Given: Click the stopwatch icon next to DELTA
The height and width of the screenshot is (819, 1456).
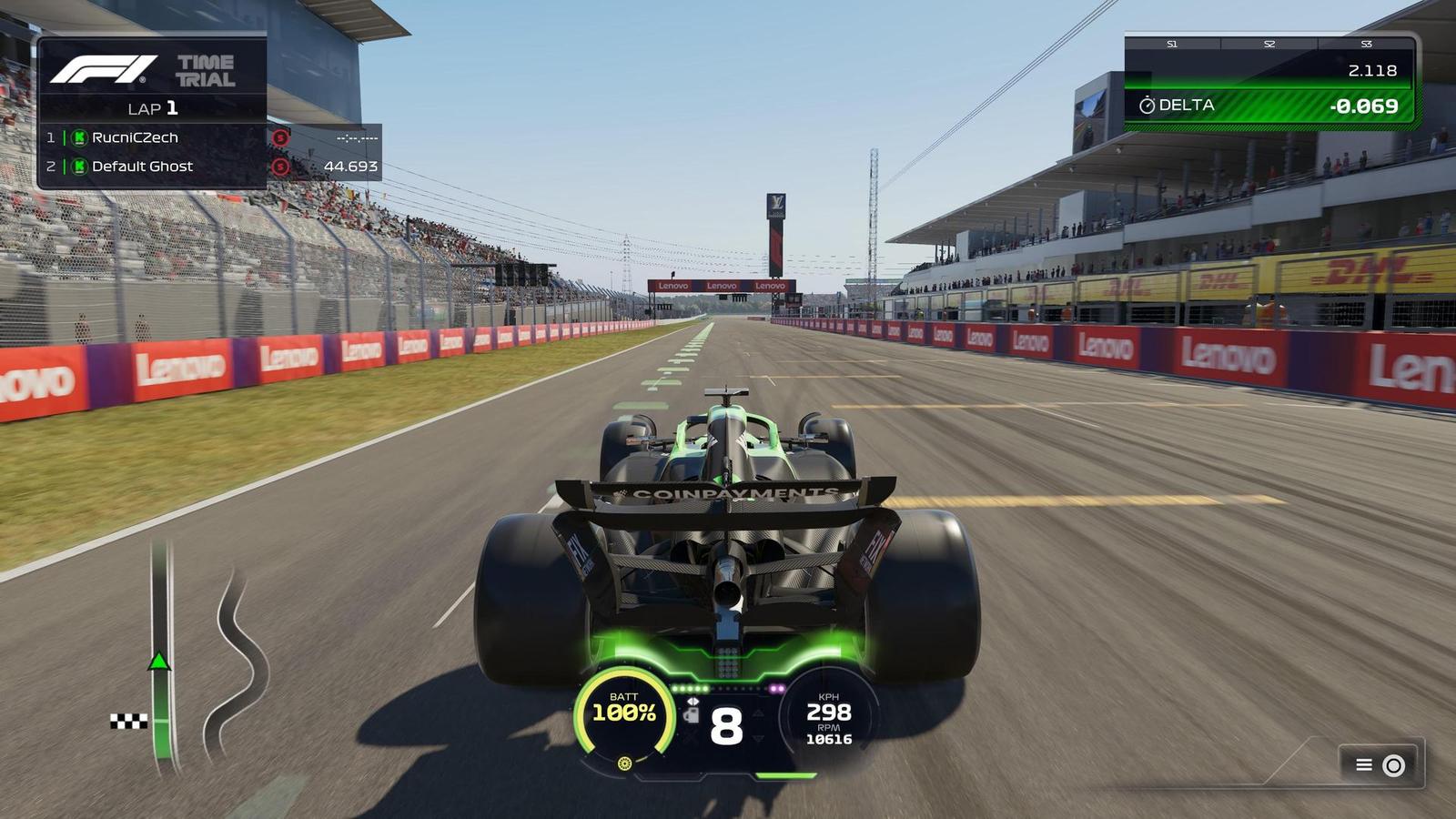Looking at the screenshot, I should click(1148, 106).
